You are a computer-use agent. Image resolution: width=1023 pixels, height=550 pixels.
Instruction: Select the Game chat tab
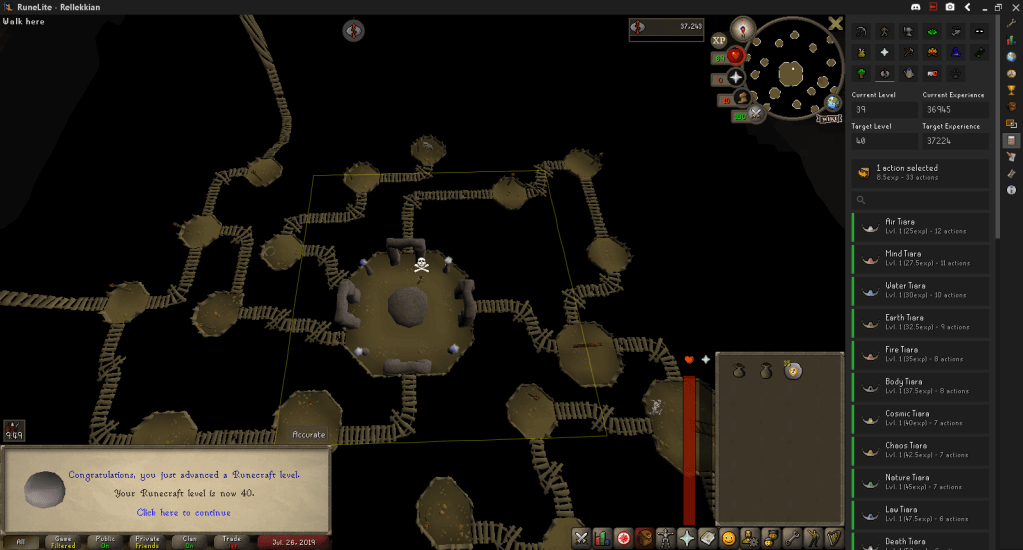[63, 541]
